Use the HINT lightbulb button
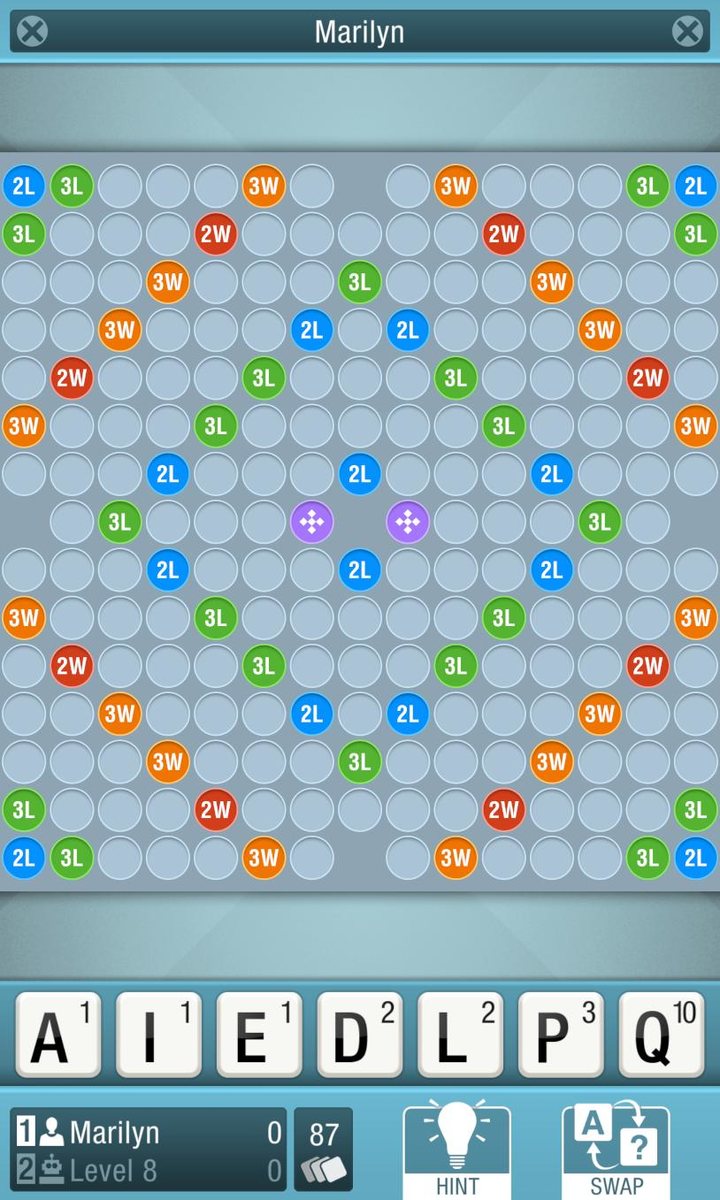The image size is (720, 1200). point(457,1150)
